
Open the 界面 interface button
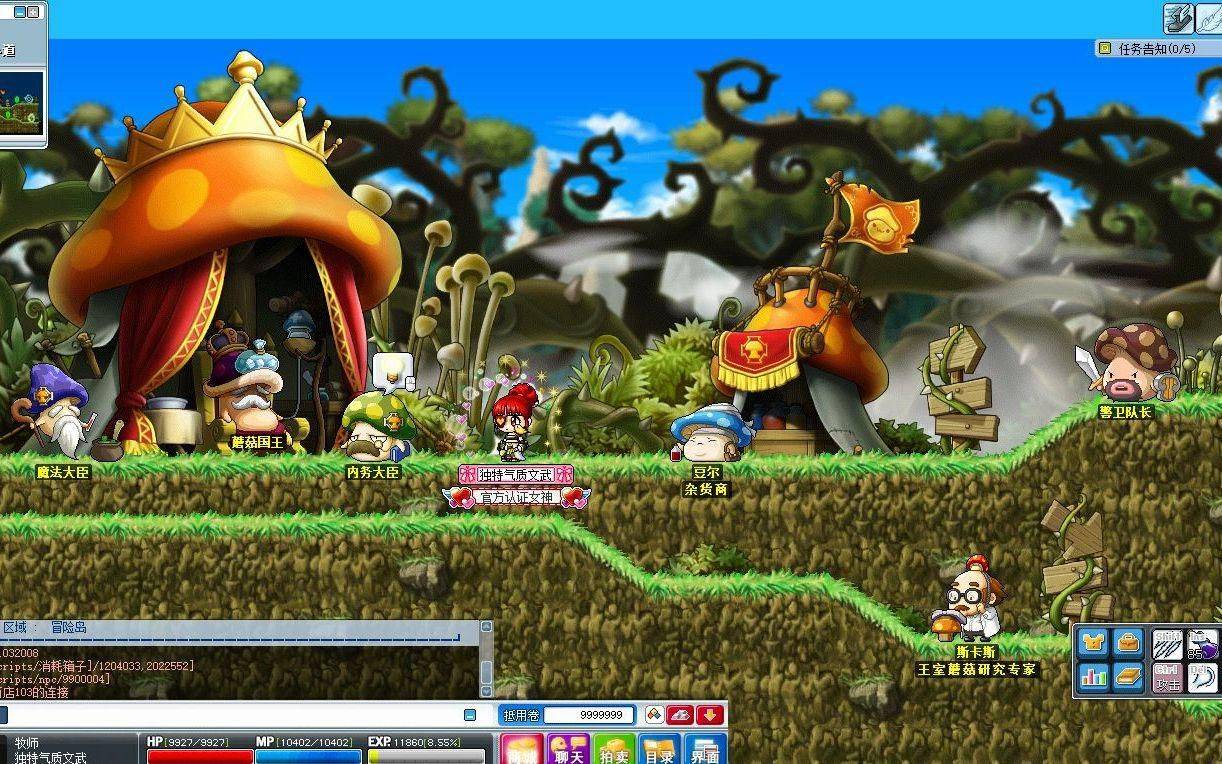pos(706,751)
